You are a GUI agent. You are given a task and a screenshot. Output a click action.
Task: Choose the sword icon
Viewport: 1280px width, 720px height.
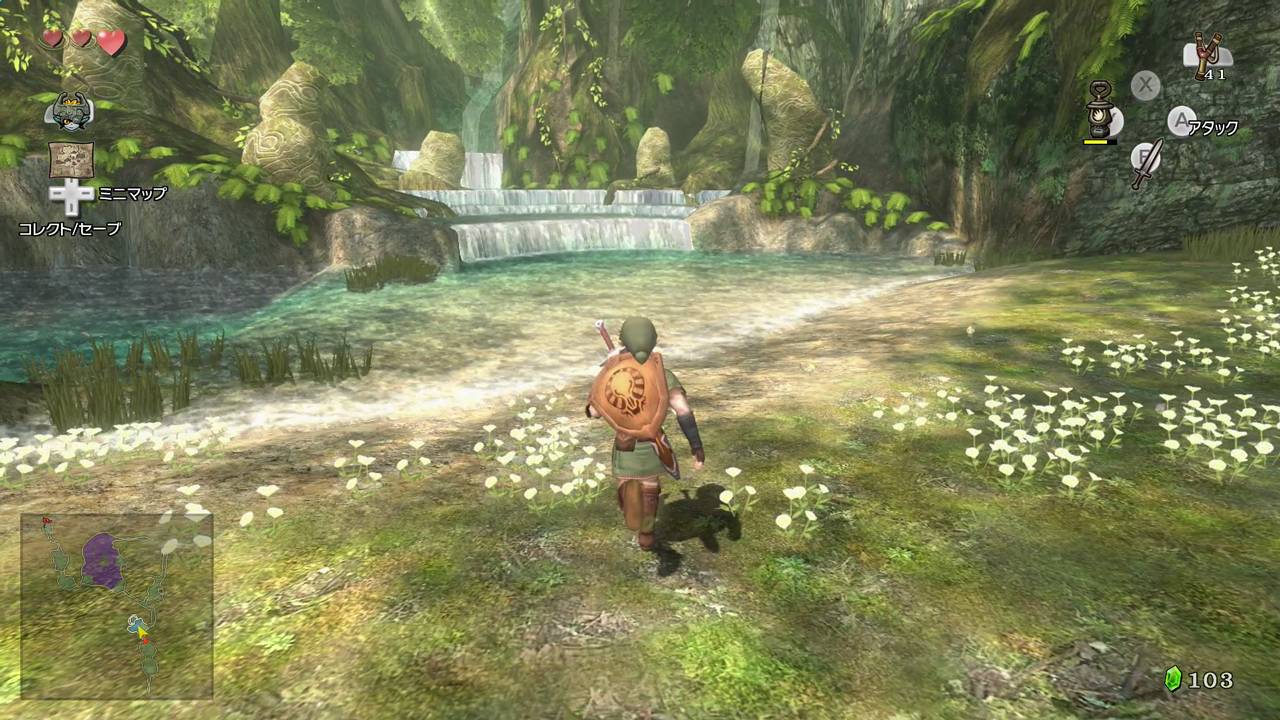(1147, 164)
